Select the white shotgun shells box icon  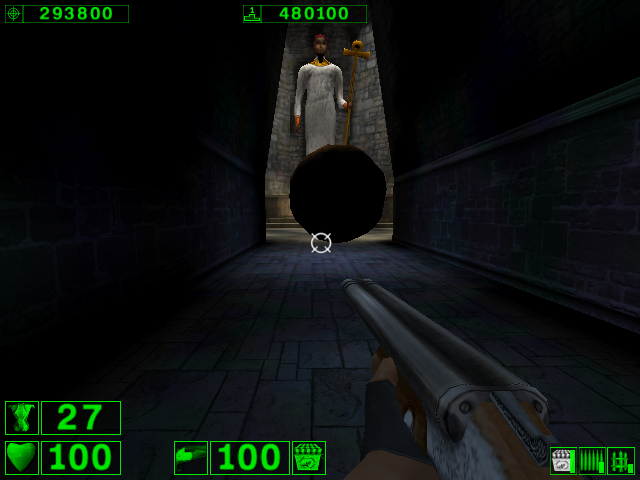[x=564, y=461]
